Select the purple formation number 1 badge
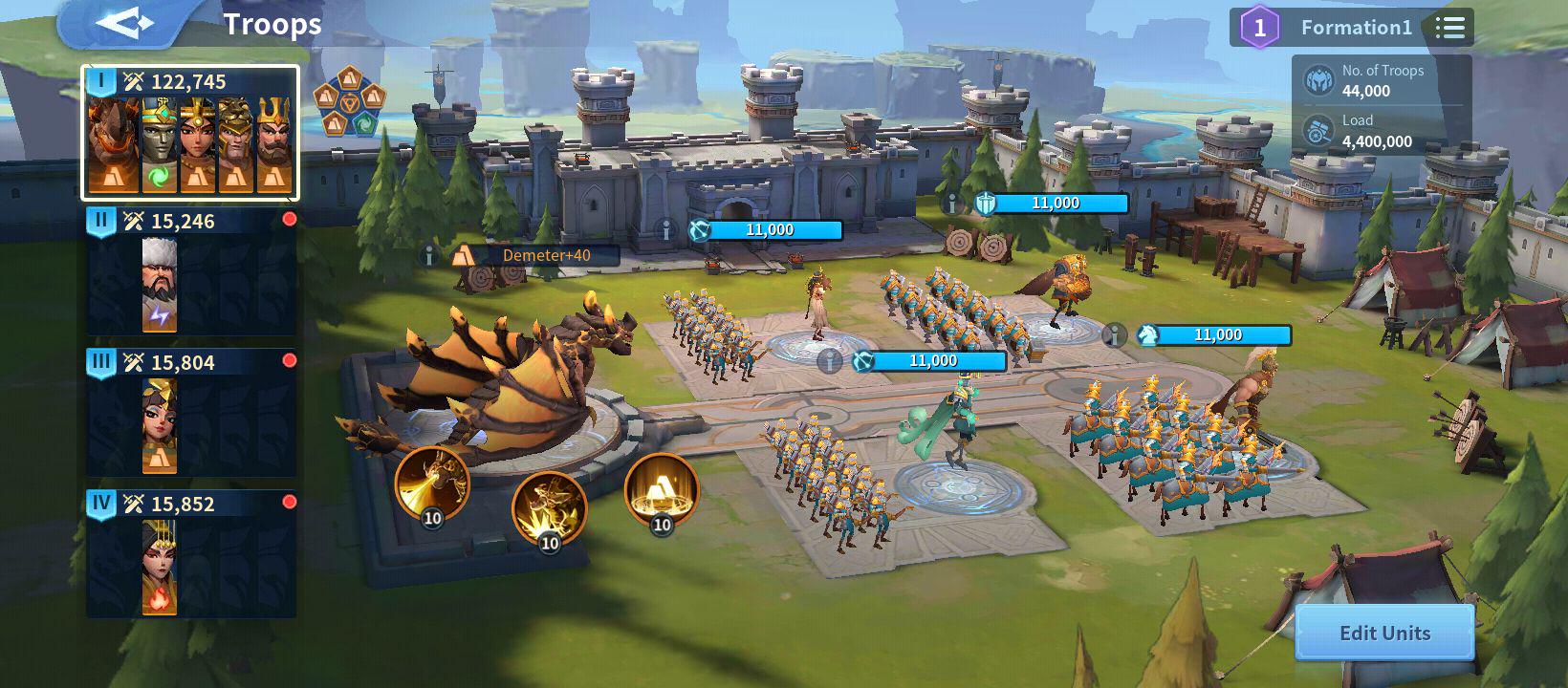Viewport: 1568px width, 688px height. [1259, 28]
